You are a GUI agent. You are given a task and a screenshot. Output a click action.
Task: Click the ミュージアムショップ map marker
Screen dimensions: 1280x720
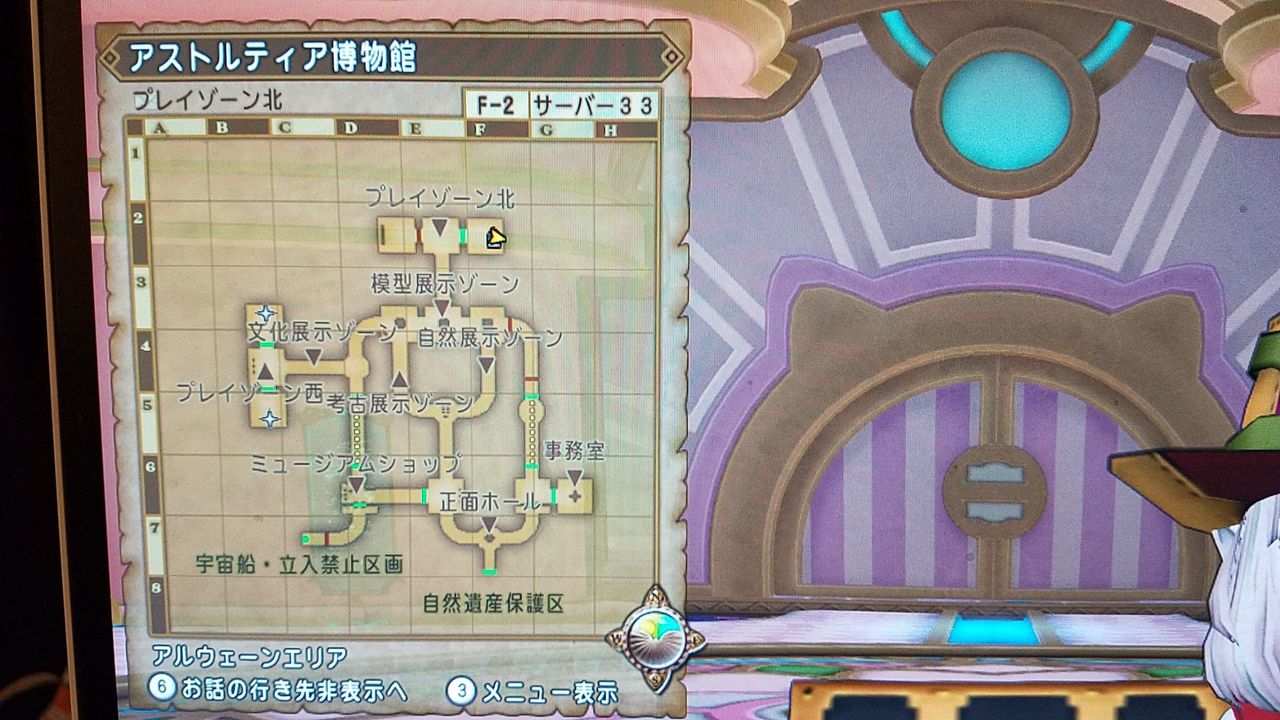tap(357, 484)
